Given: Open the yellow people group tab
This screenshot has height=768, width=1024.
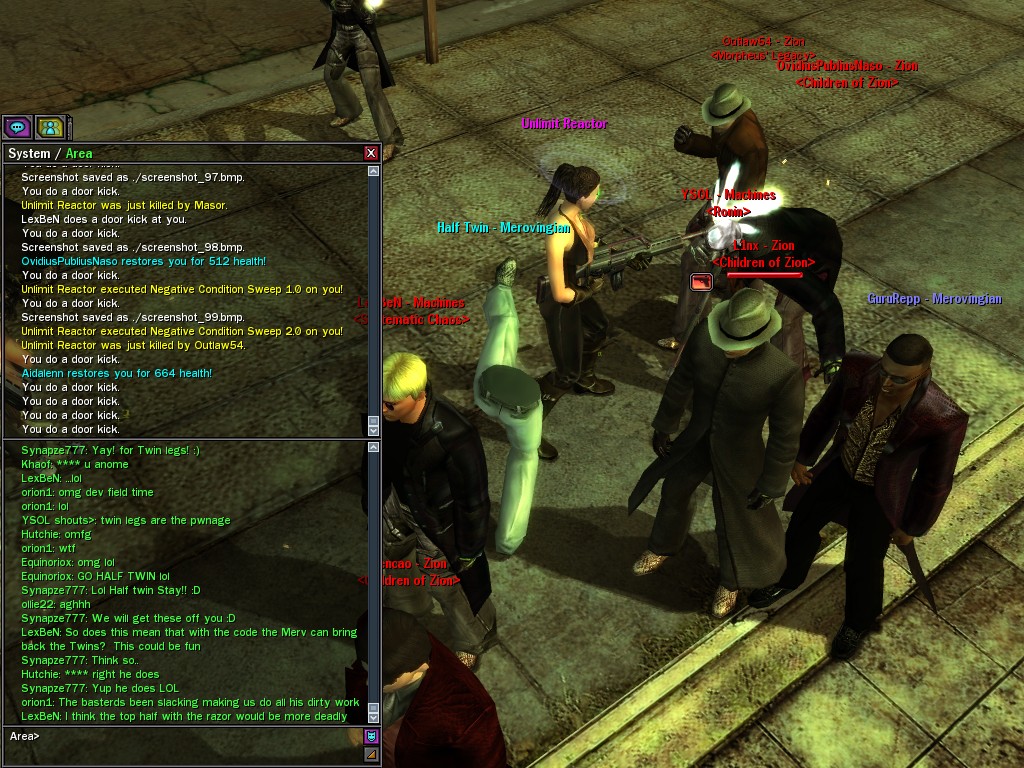Looking at the screenshot, I should pyautogui.click(x=50, y=127).
